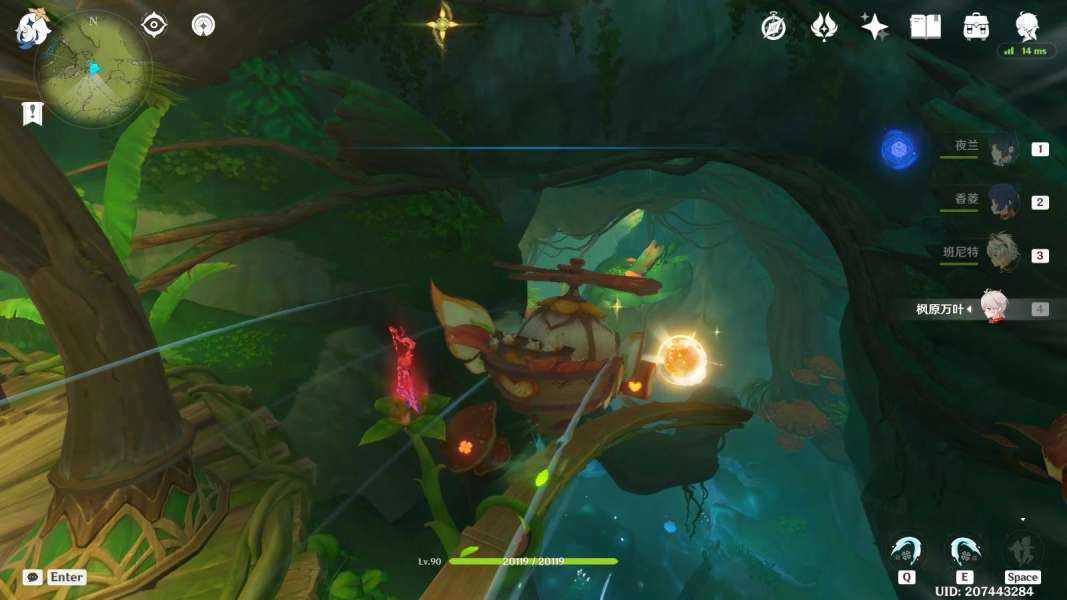Select active character 枫原万叶
1067x600 pixels.
click(992, 307)
